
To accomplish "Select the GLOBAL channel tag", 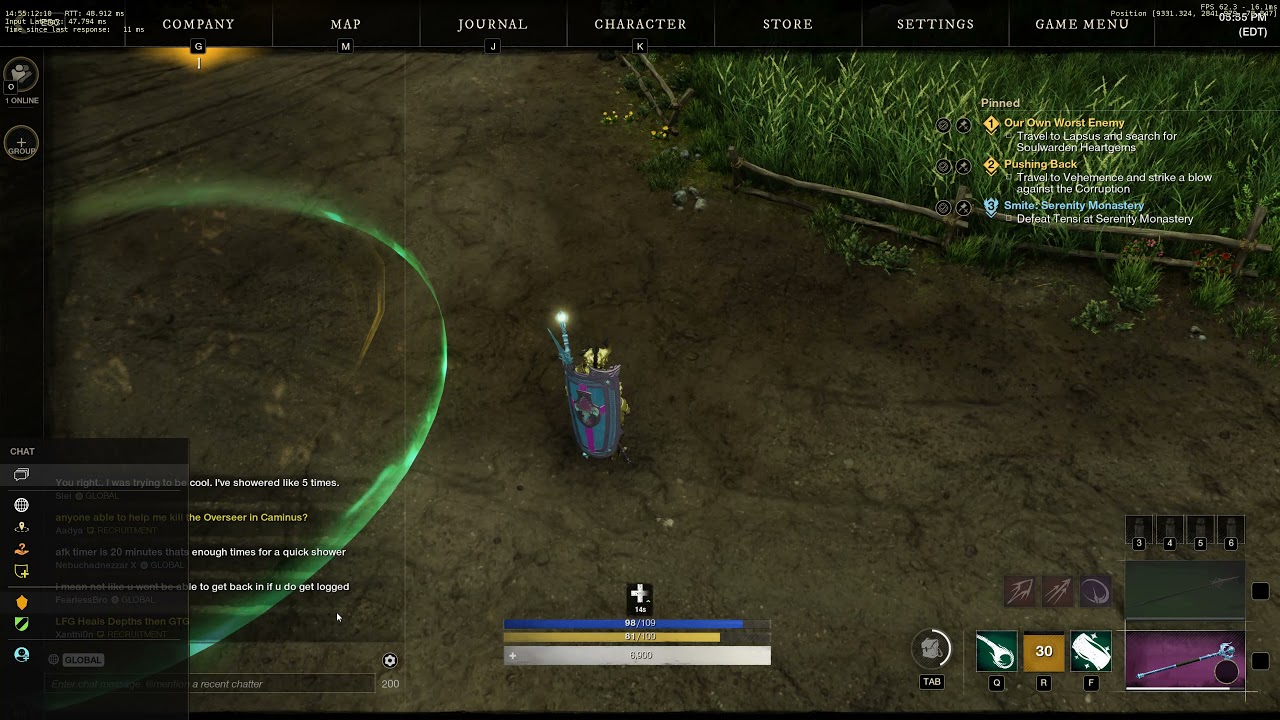I will click(83, 660).
